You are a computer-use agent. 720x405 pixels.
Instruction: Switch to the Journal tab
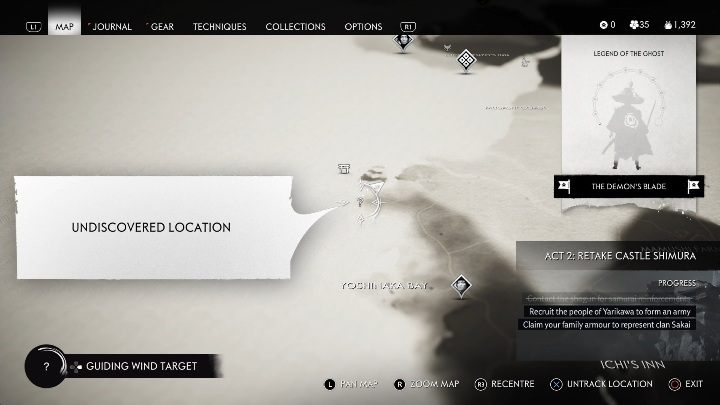(111, 26)
